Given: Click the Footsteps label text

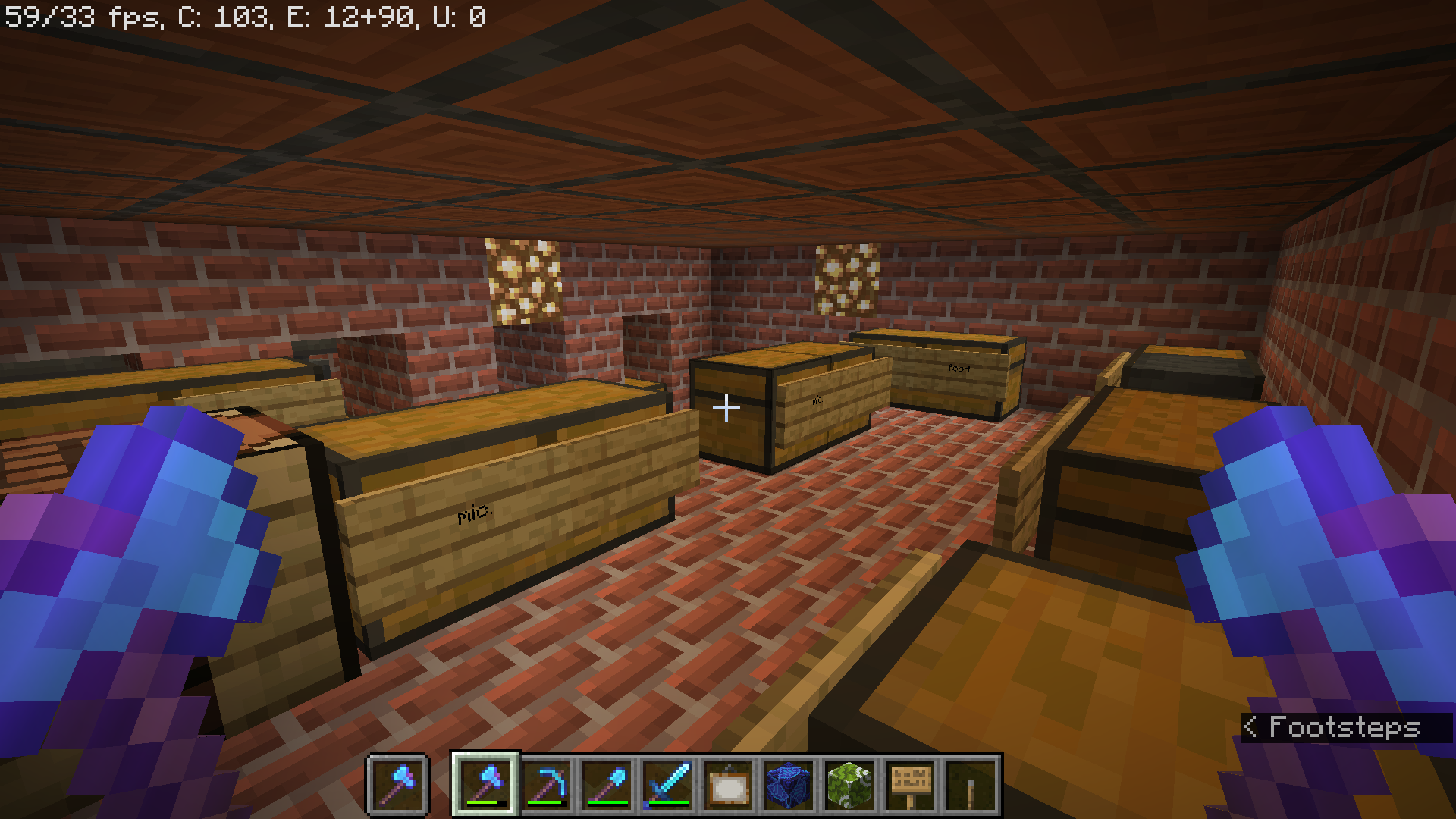Looking at the screenshot, I should point(1345,726).
